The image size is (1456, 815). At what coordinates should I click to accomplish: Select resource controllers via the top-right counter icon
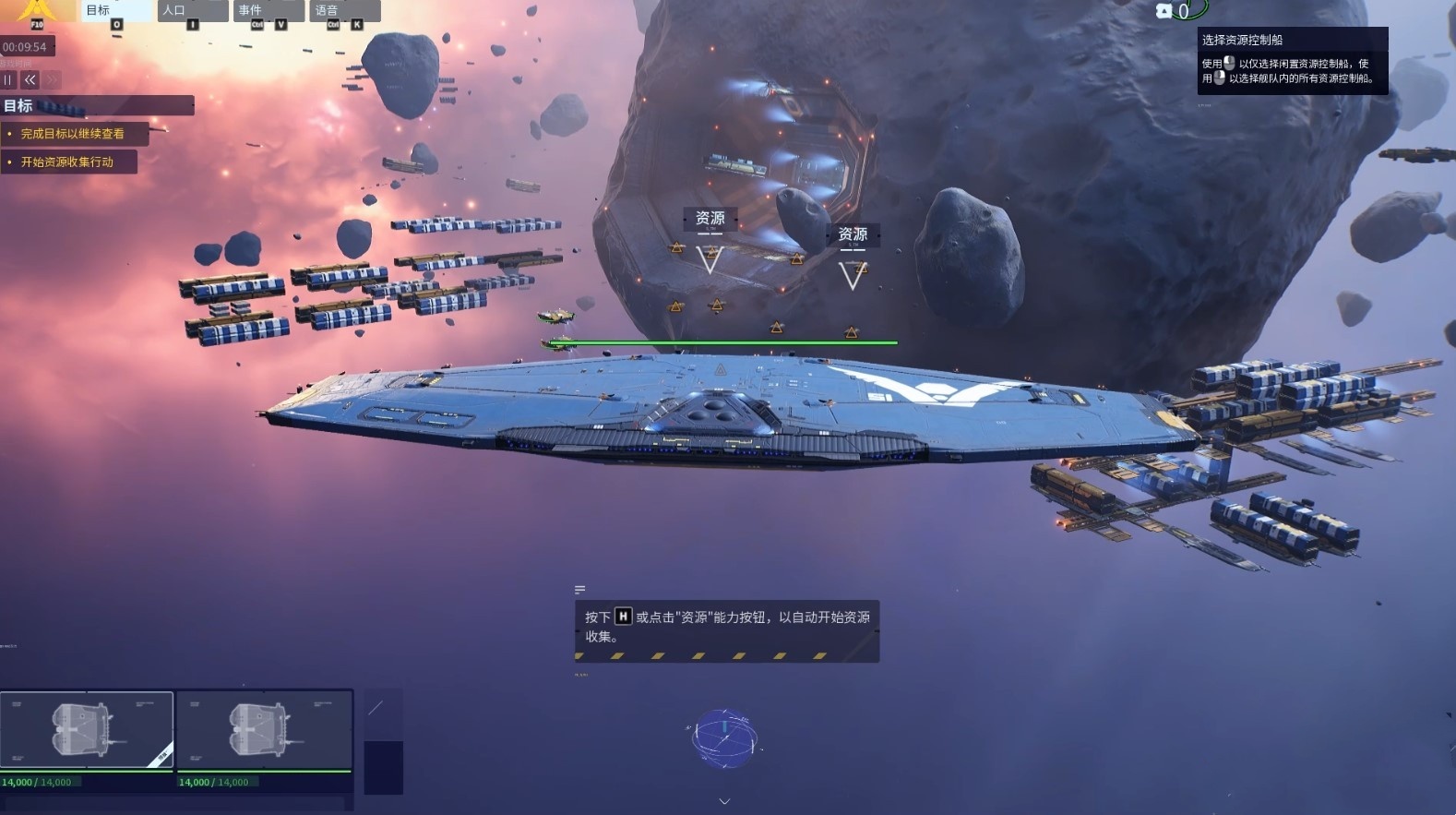click(x=1164, y=11)
